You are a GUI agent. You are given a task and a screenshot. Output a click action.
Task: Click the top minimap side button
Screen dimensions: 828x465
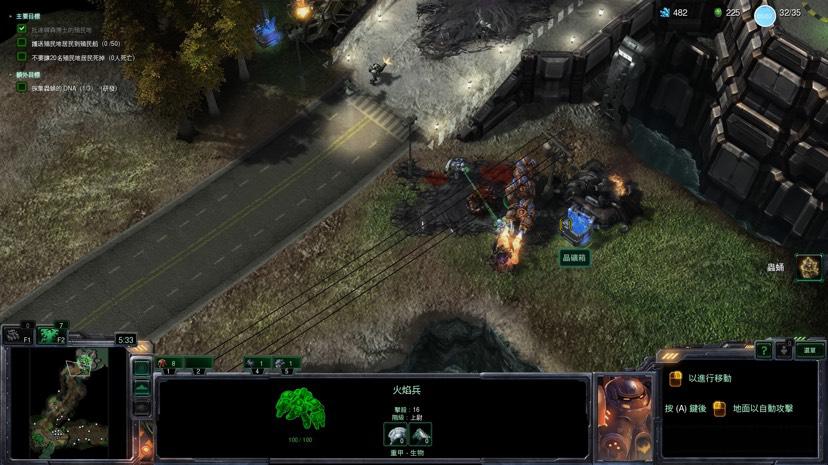(x=142, y=368)
